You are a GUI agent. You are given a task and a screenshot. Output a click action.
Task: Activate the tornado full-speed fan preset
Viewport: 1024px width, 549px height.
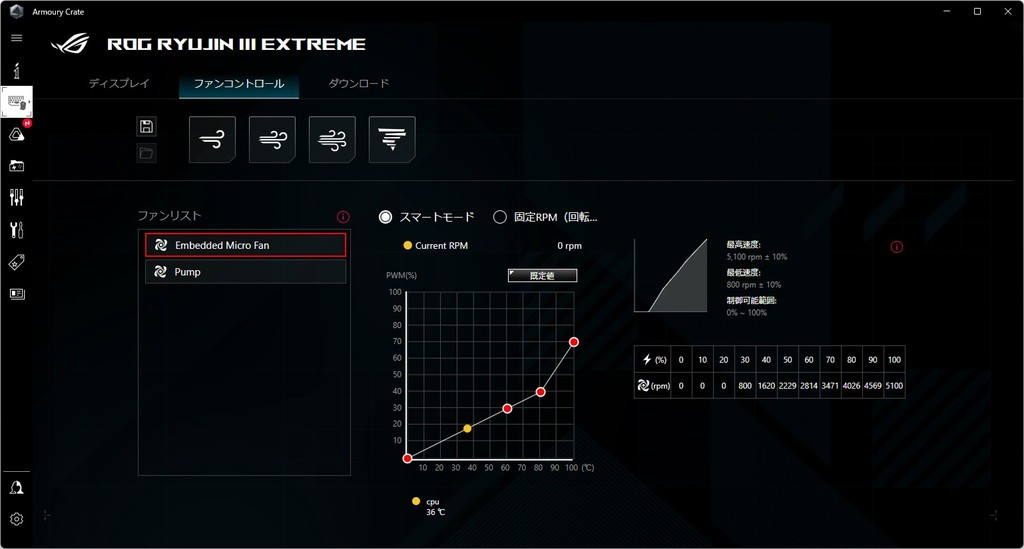(392, 139)
